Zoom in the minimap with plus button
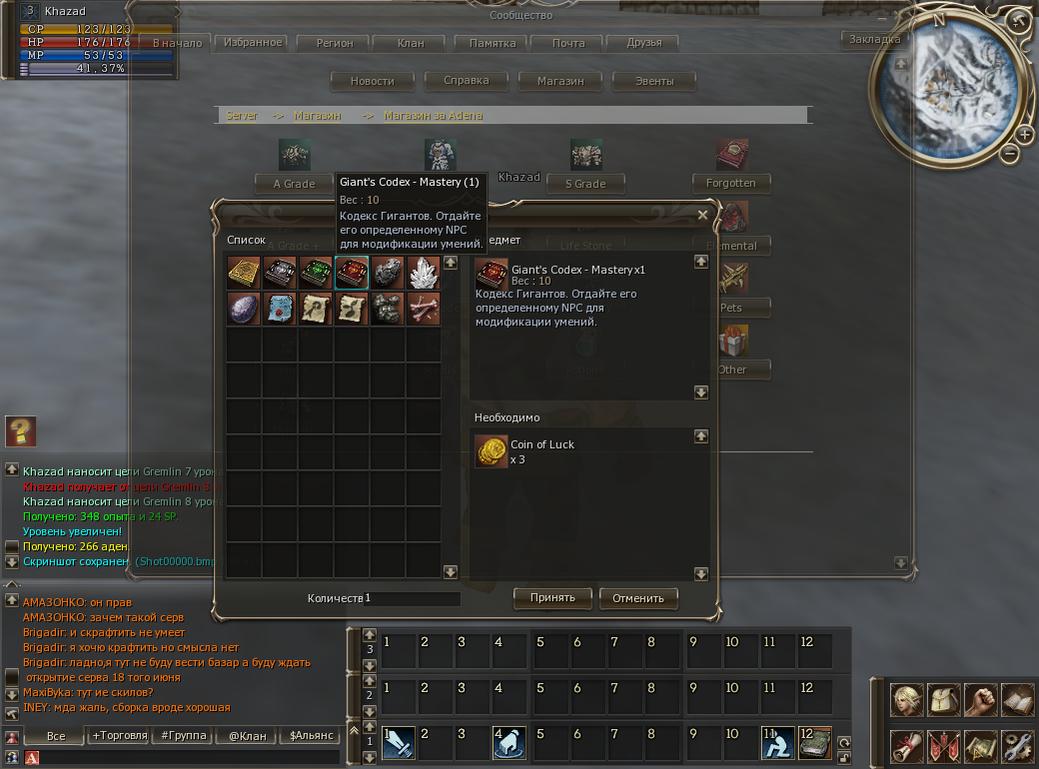 [1025, 134]
